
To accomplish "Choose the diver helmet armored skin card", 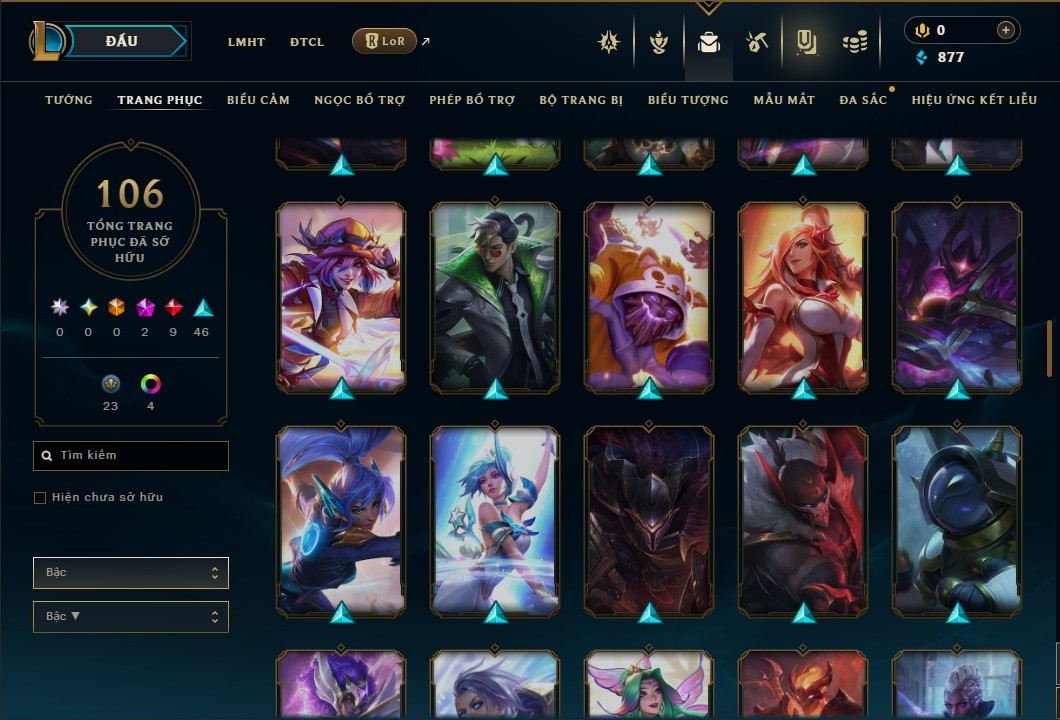I will 957,520.
